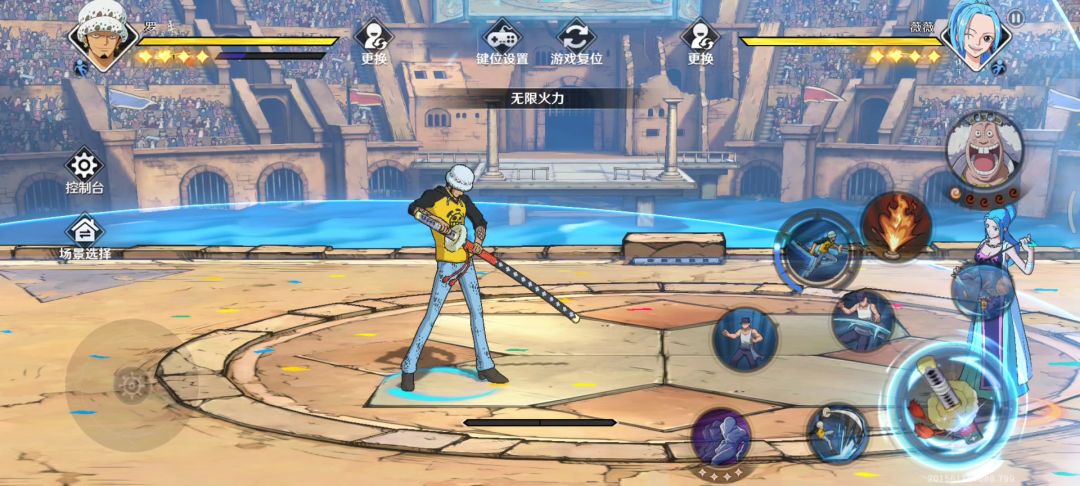The width and height of the screenshot is (1080, 486).
Task: Activate Law's flying kick skill
Action: 819,249
